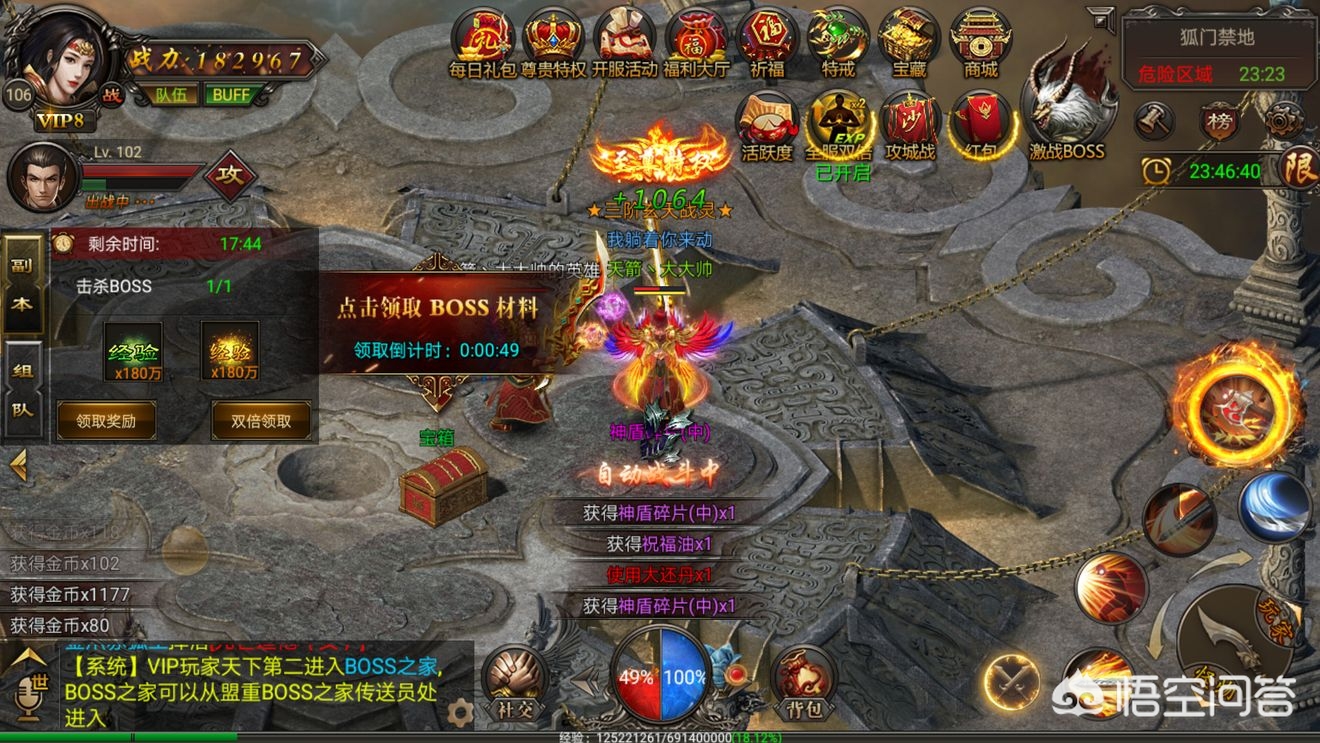Open the 每日礼包 daily gift pack
This screenshot has width=1320, height=743.
pos(484,40)
